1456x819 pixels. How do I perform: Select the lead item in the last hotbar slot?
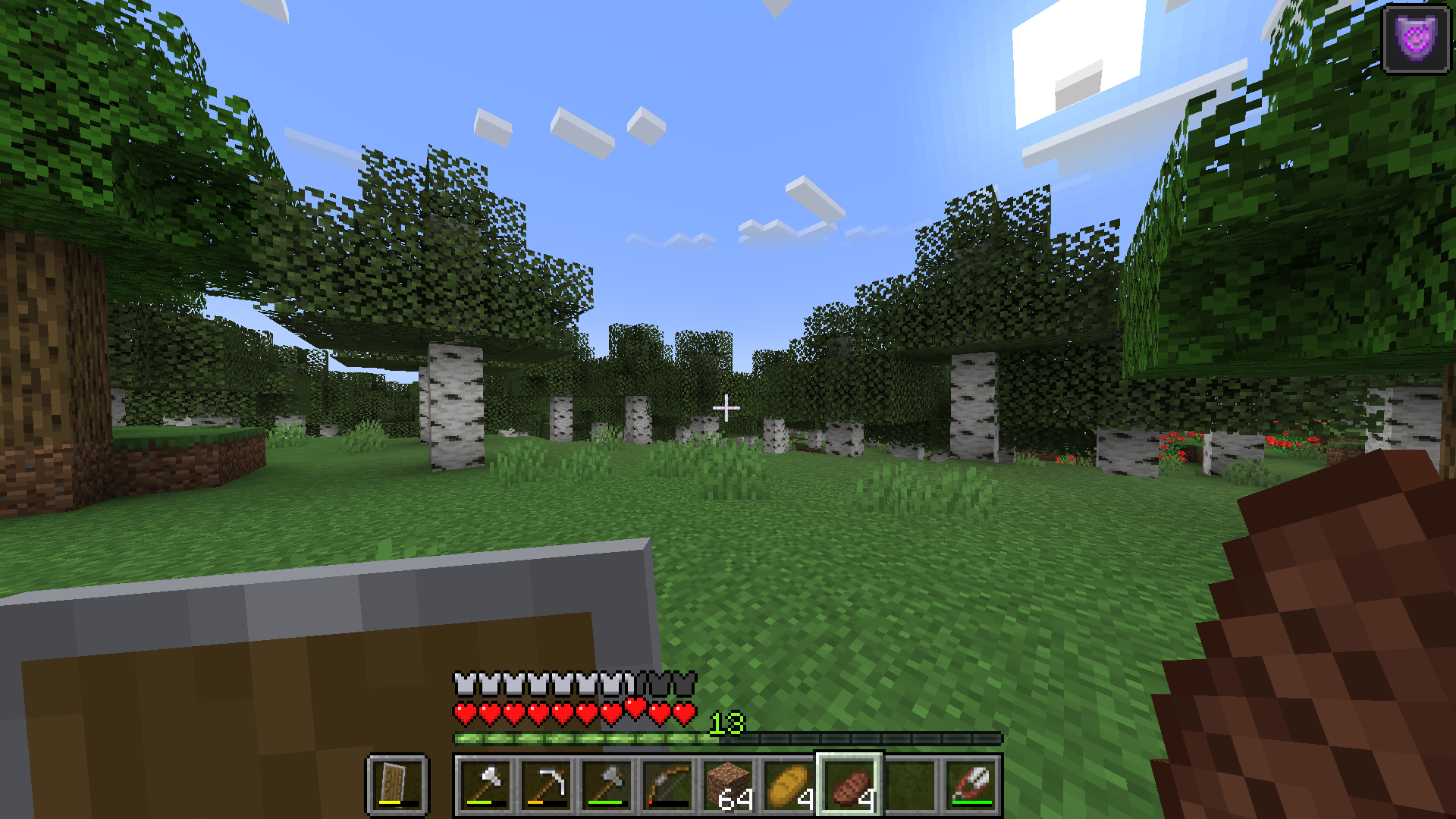pyautogui.click(x=971, y=785)
